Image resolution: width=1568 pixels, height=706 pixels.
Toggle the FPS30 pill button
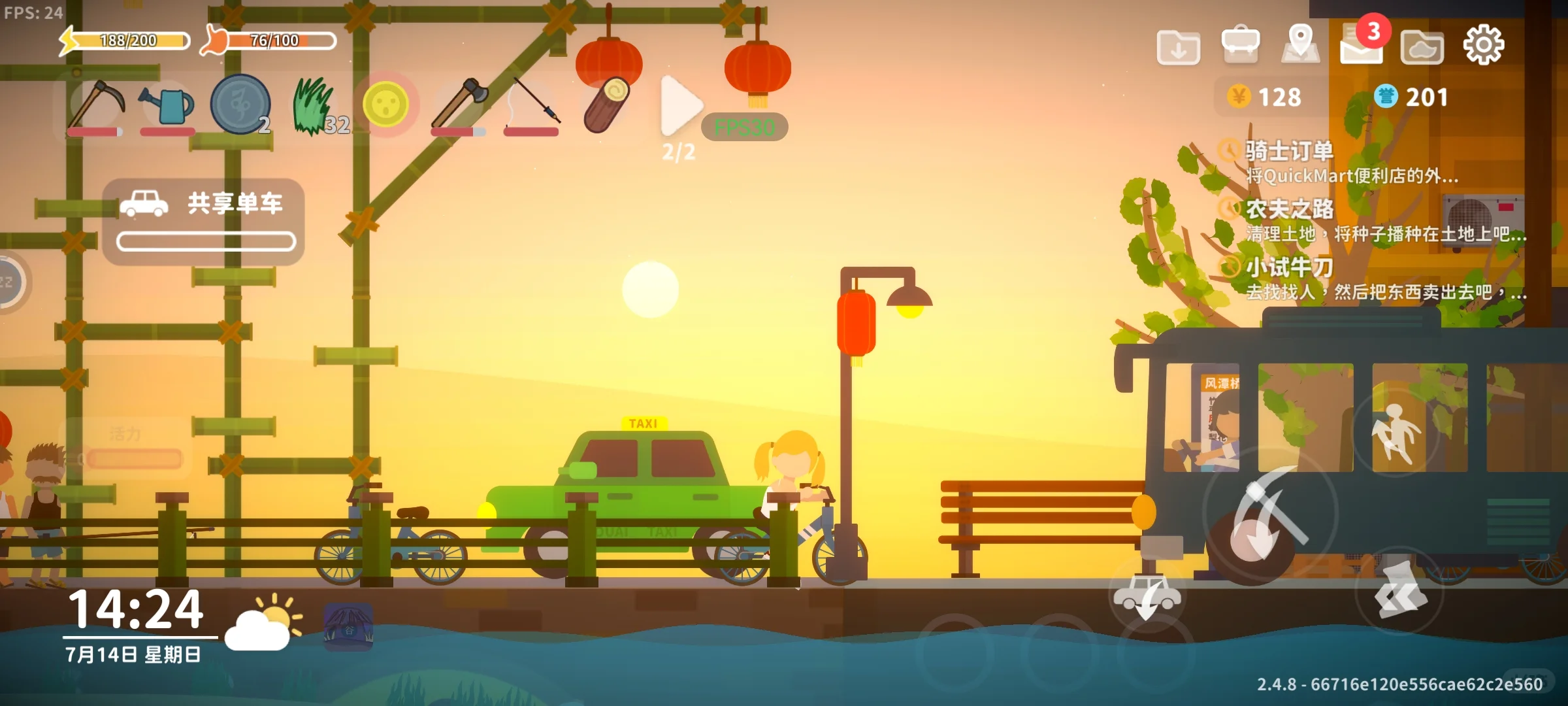pyautogui.click(x=744, y=127)
